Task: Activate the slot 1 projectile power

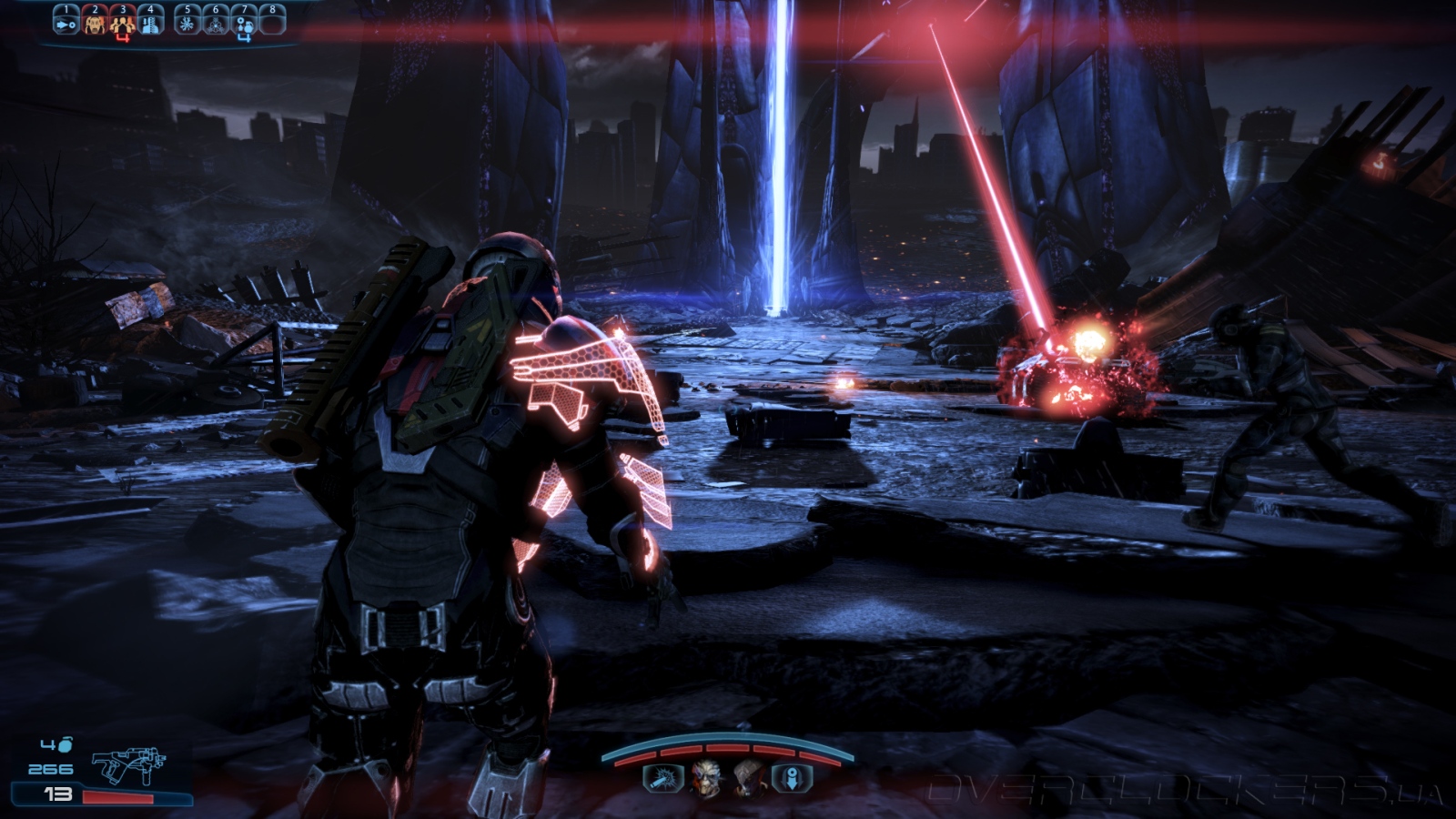Action: coord(66,22)
